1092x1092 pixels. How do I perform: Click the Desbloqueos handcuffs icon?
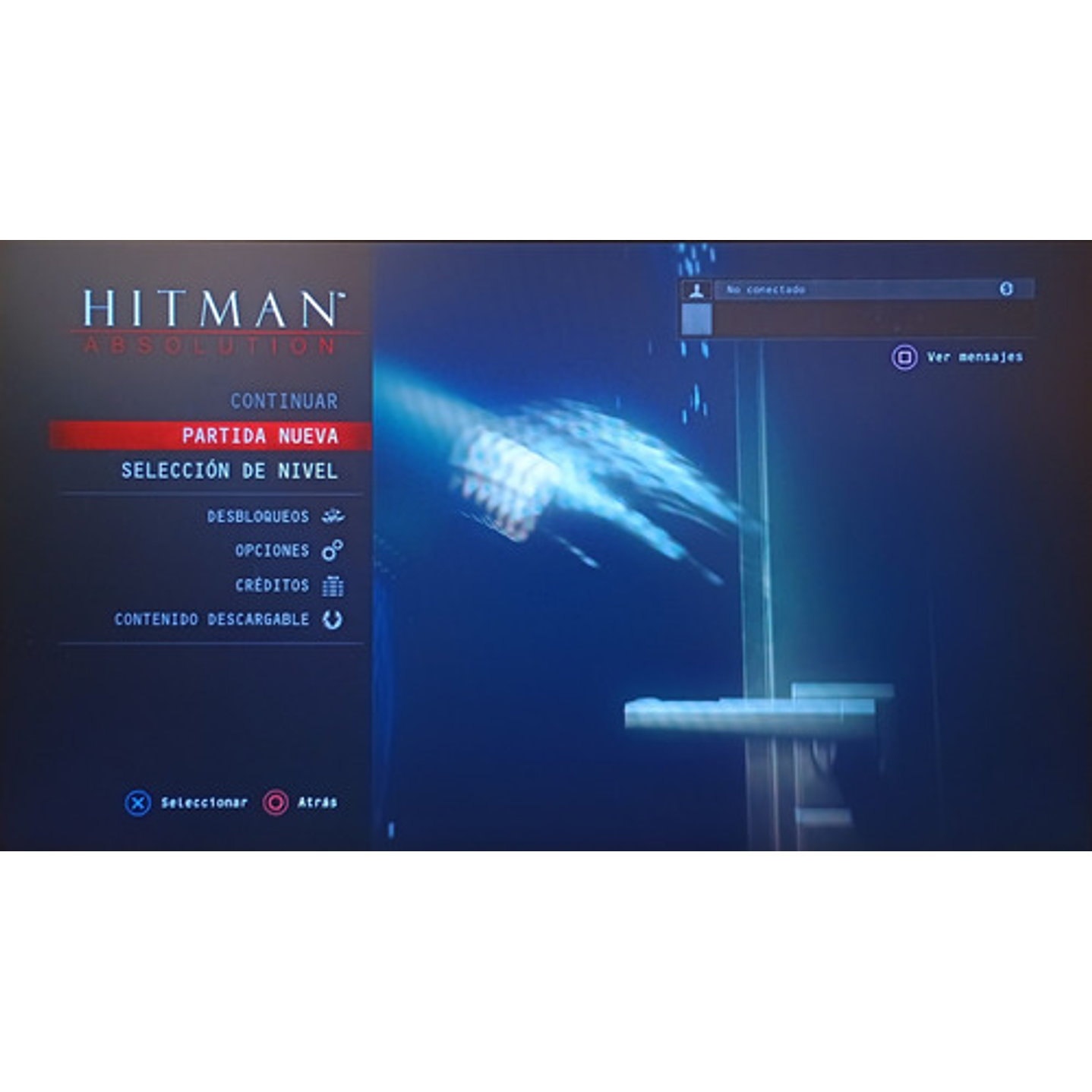332,516
